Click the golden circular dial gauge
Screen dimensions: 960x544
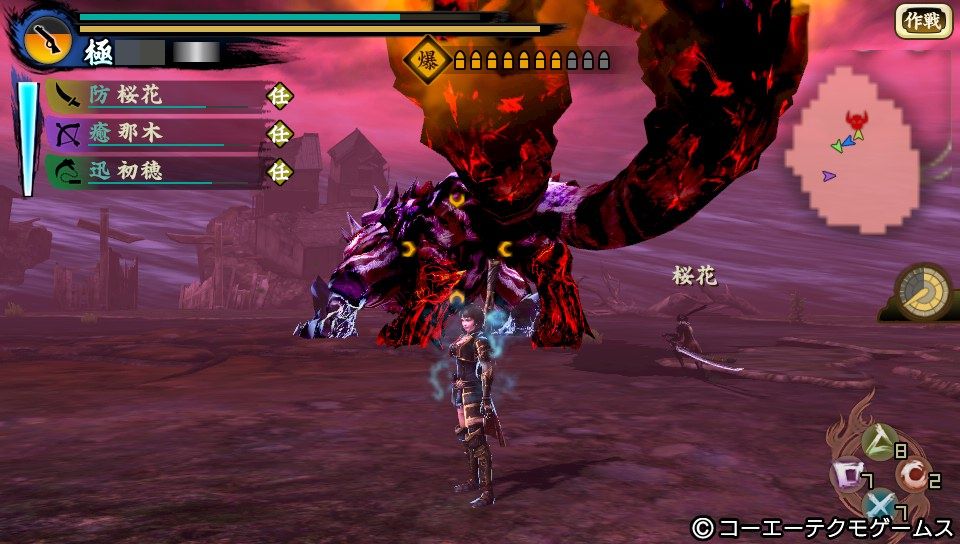[924, 291]
